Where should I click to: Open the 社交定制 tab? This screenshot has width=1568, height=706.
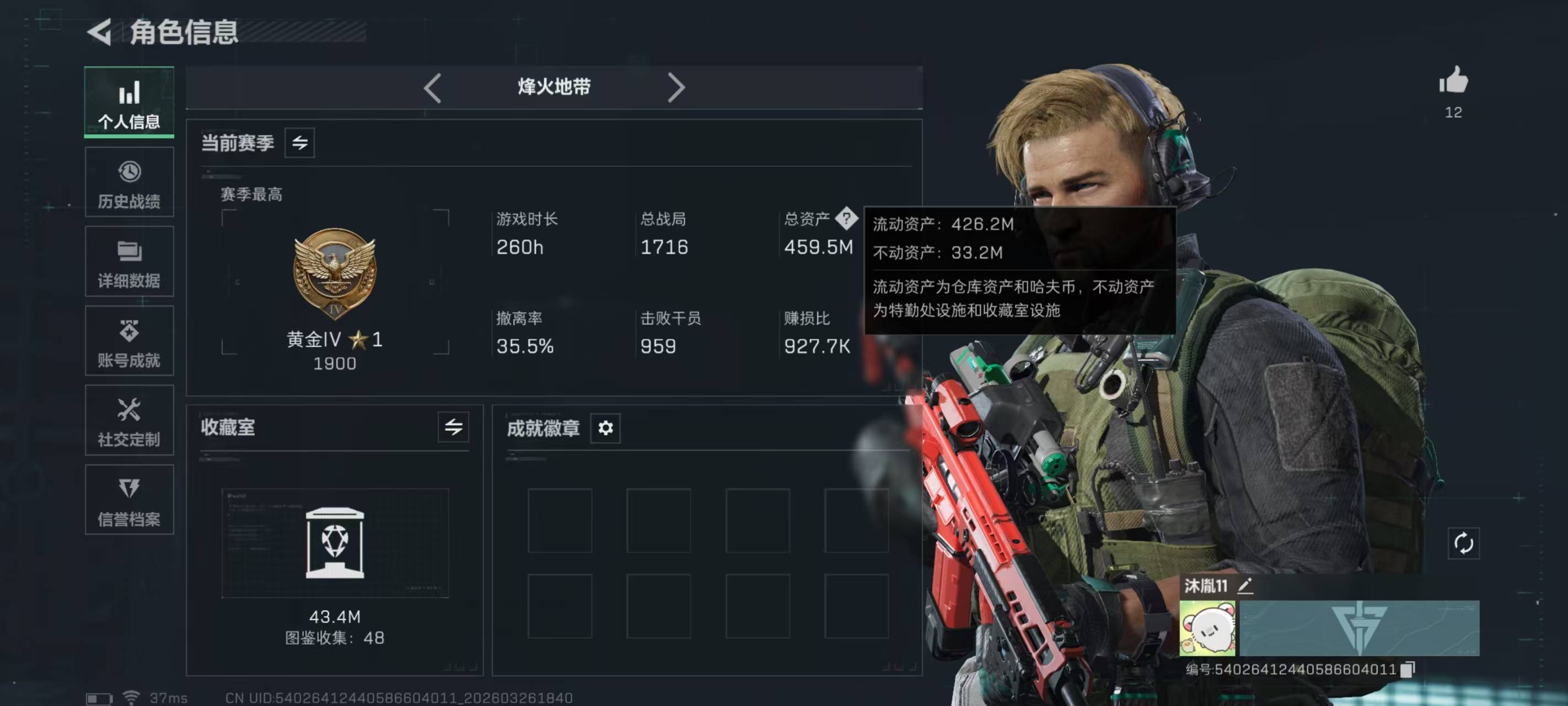click(x=129, y=420)
